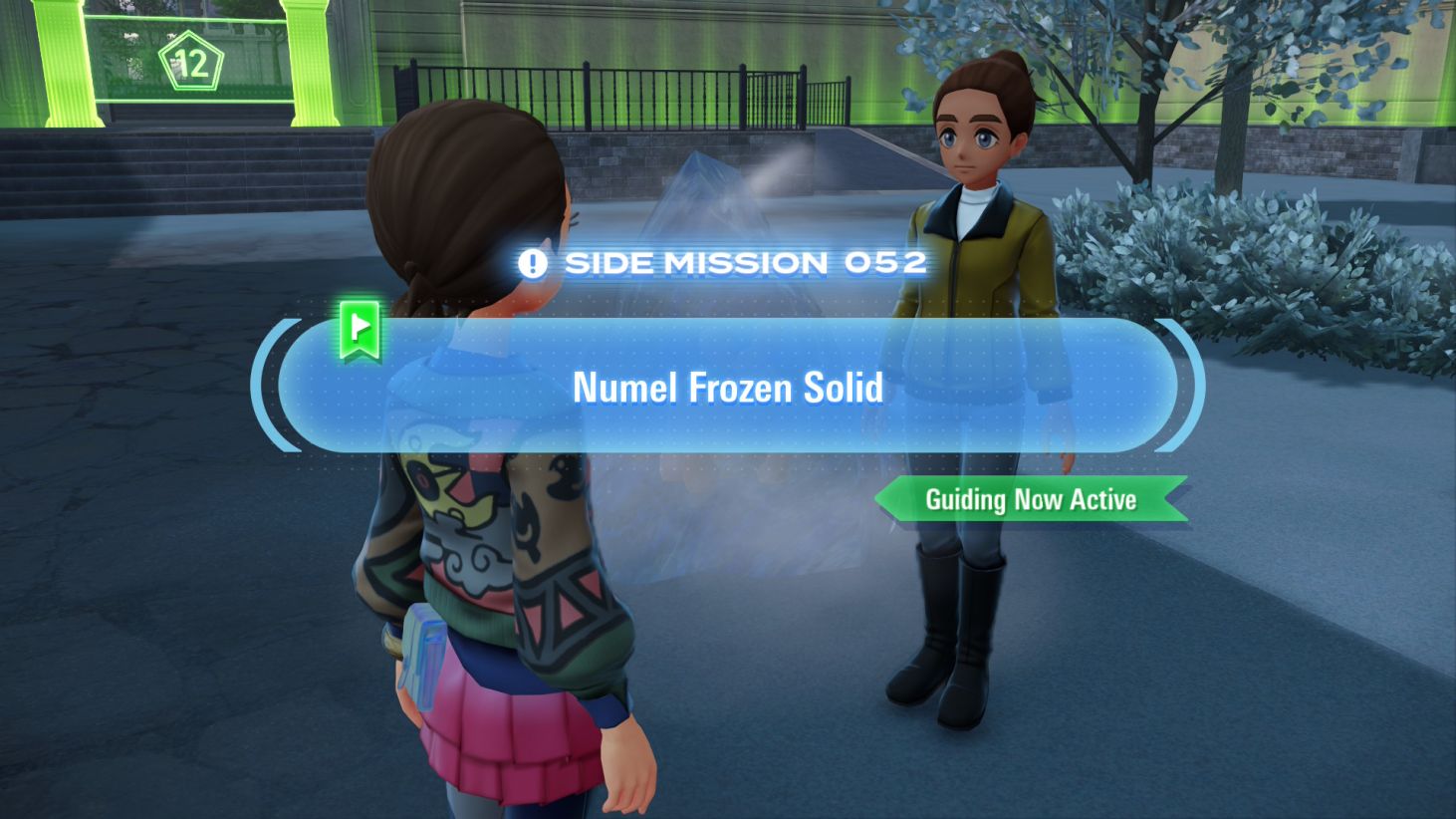Select the mission info circle beside the heading
The width and height of the screenshot is (1456, 819).
click(x=534, y=263)
